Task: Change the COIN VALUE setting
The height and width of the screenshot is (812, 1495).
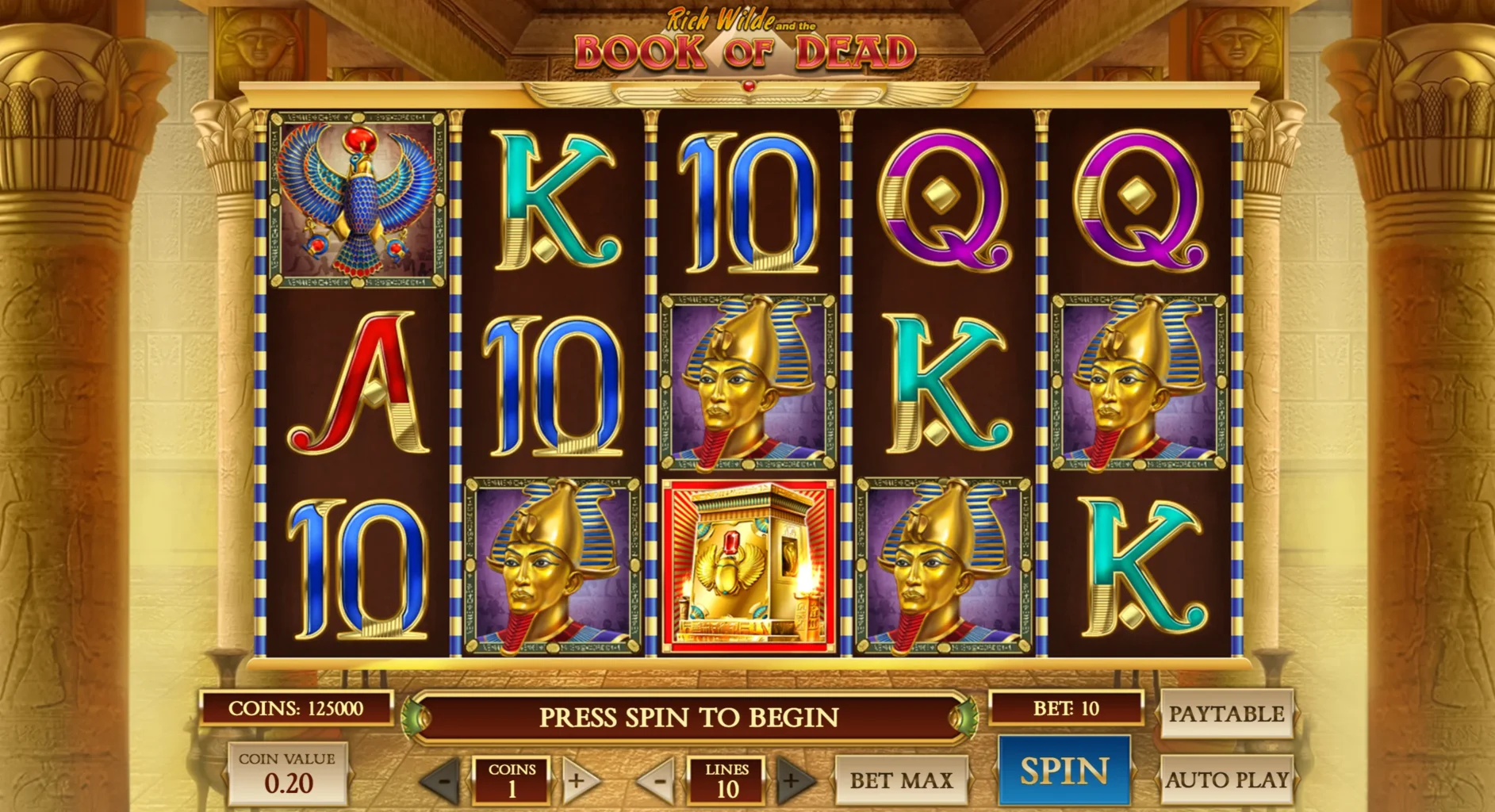Action: (x=287, y=774)
